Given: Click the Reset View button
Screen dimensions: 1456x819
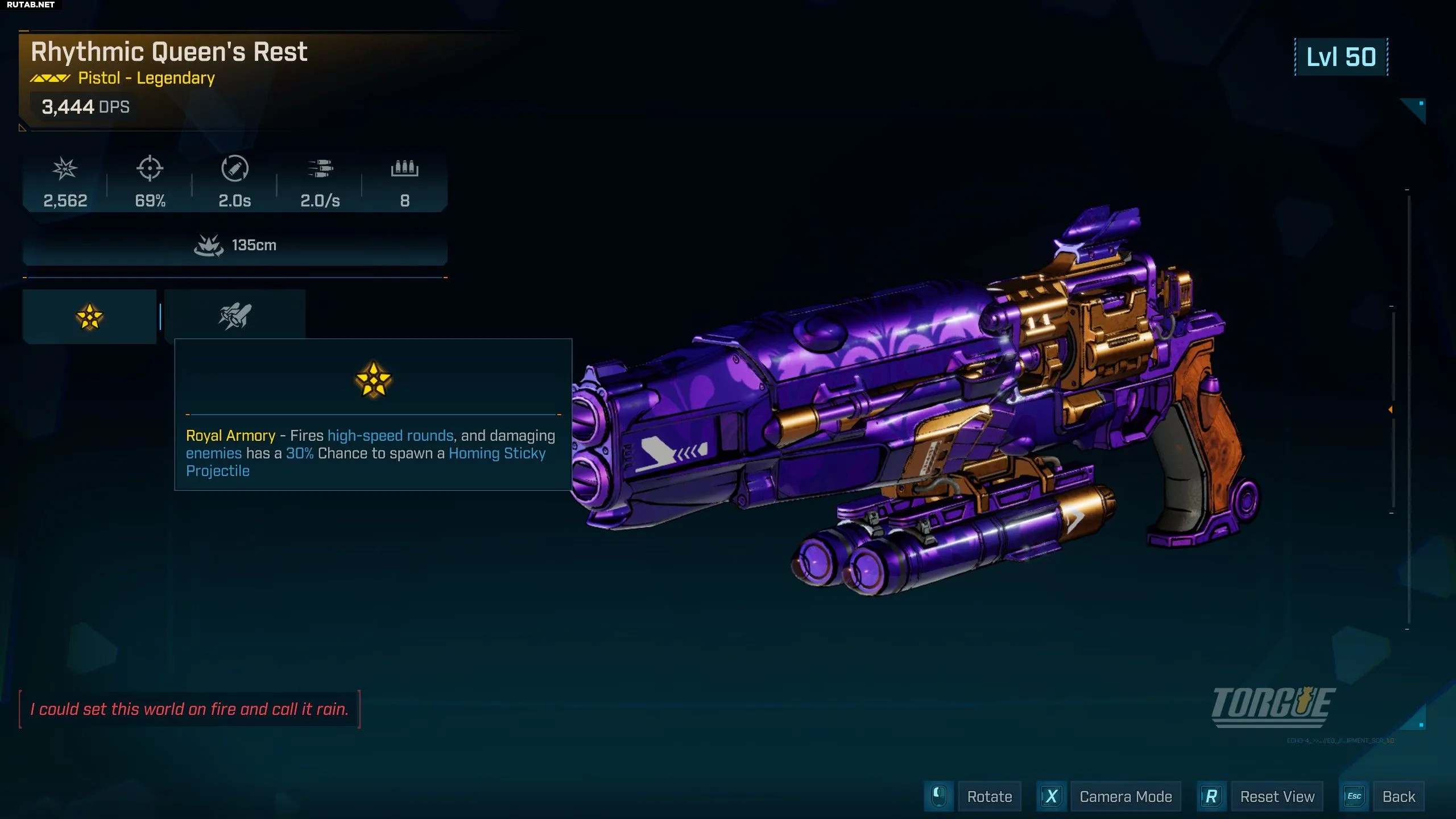Looking at the screenshot, I should pyautogui.click(x=1277, y=796).
